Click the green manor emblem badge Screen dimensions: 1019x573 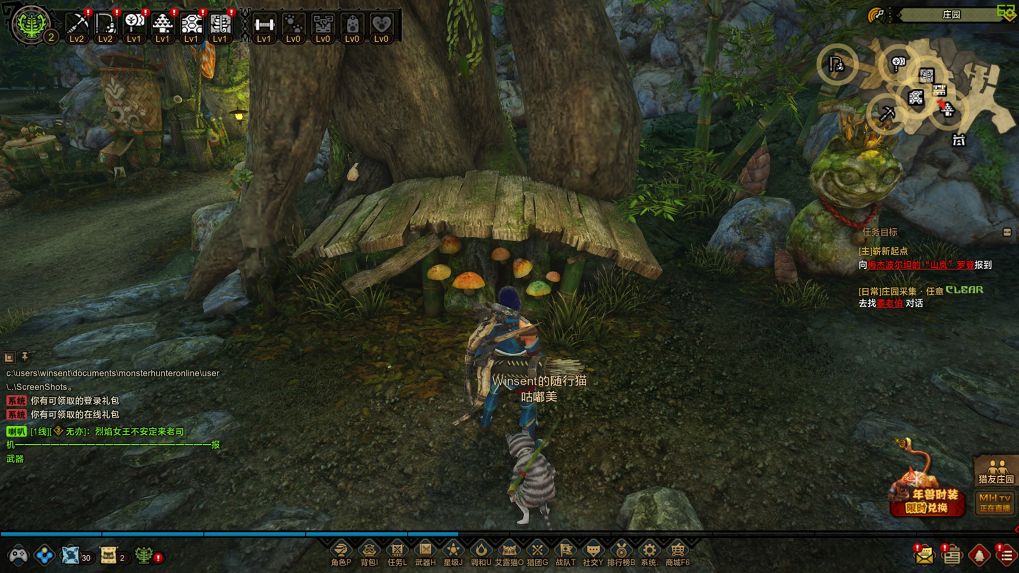28,24
